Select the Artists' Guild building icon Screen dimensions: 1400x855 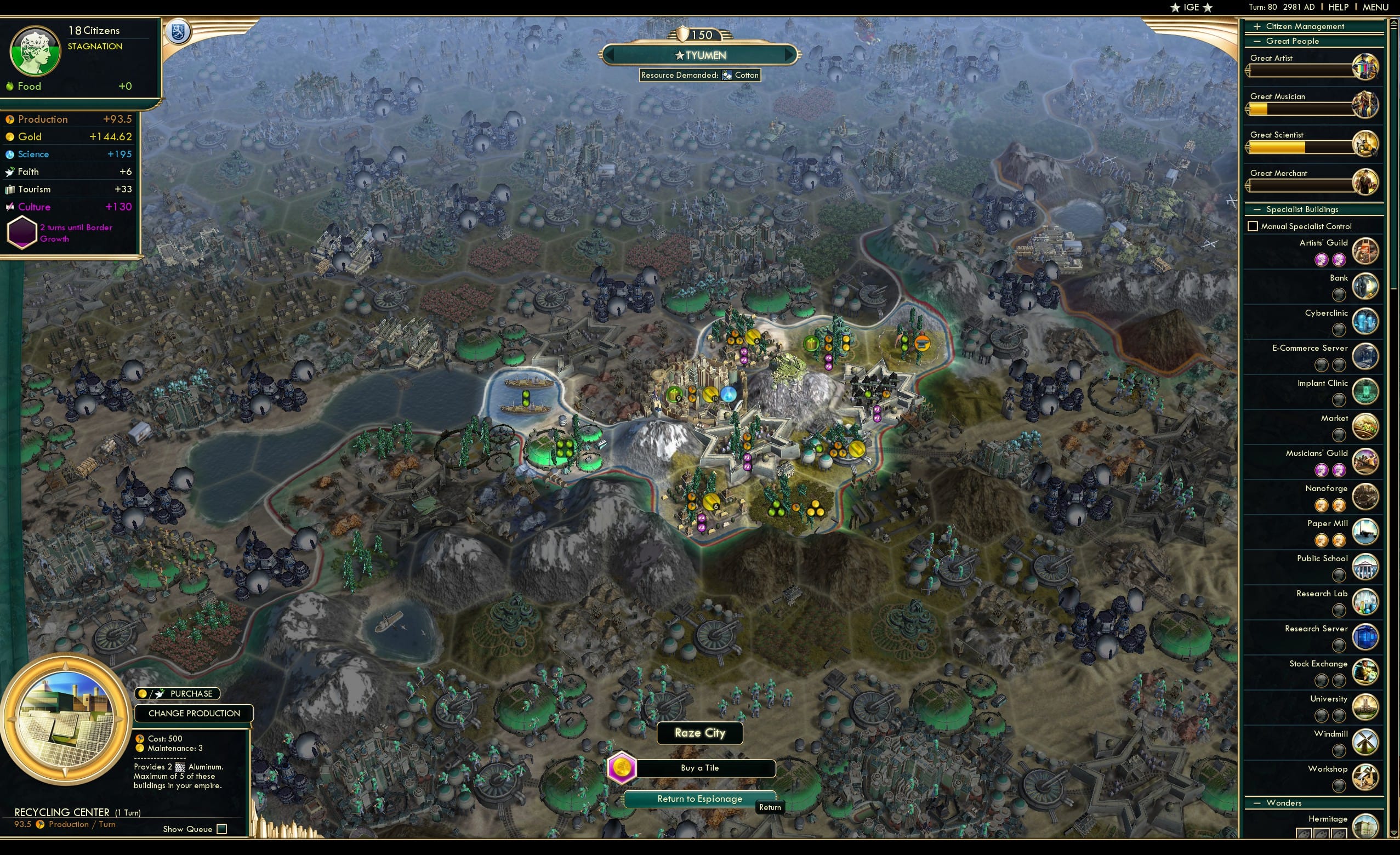click(x=1366, y=250)
